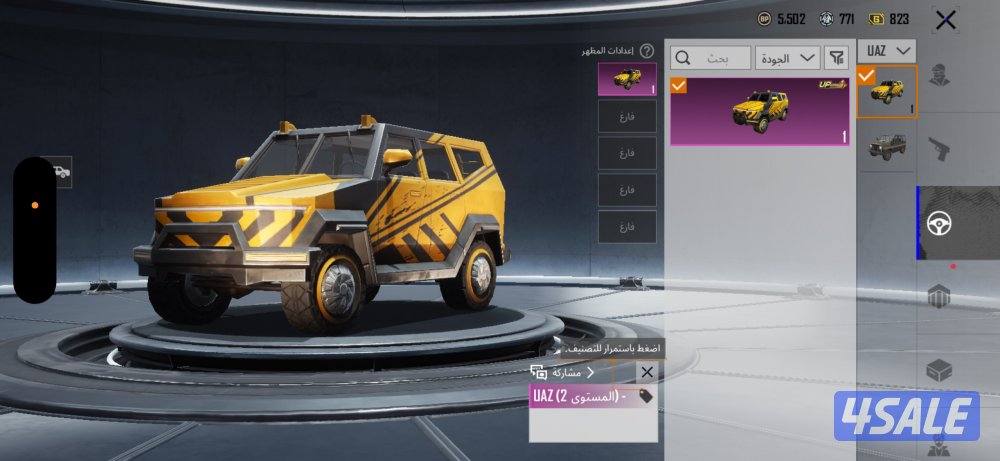Switch to the pistol weapon category

point(939,150)
